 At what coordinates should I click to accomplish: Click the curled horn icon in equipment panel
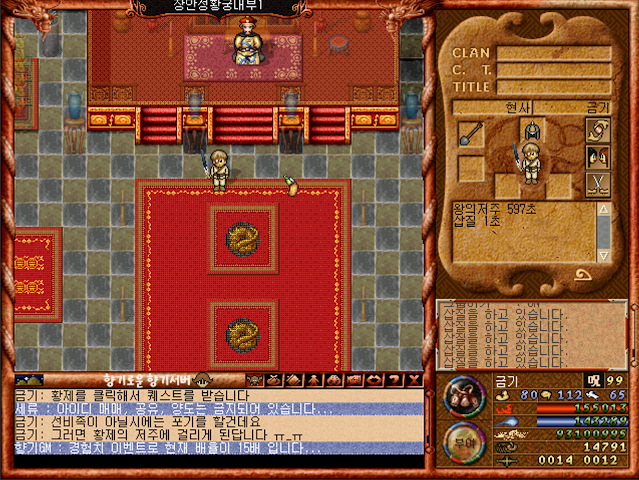point(599,129)
